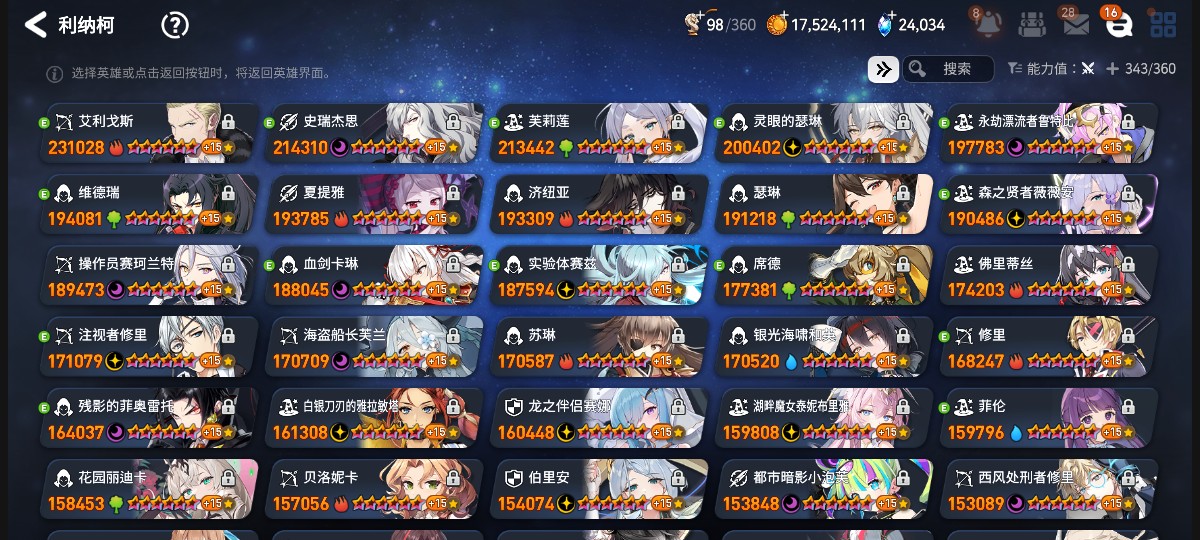Choose hero 苏琳 with 170587 power
This screenshot has height=540, width=1200.
pos(600,348)
